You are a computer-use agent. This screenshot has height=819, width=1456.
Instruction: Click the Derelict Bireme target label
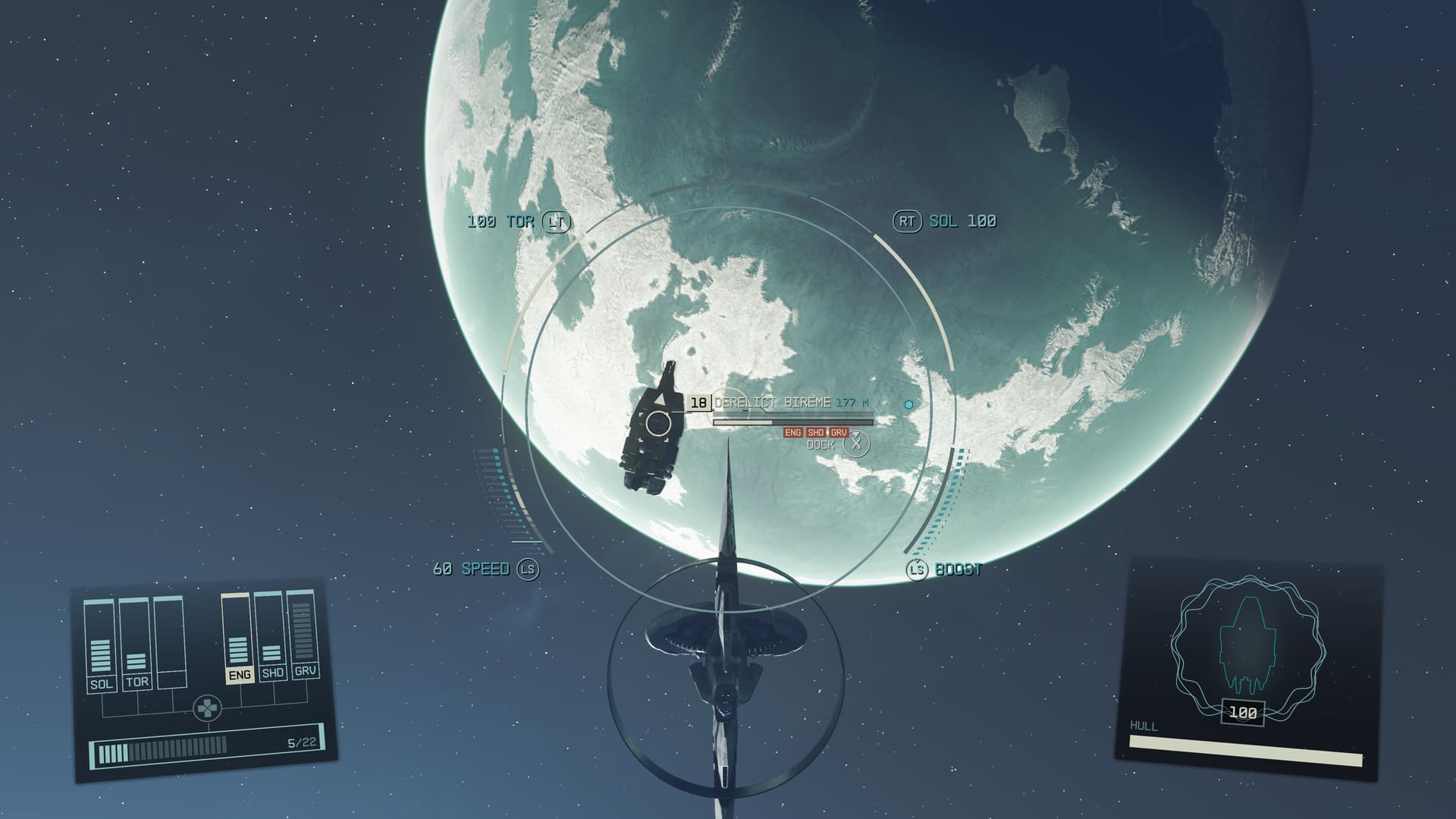(x=772, y=403)
